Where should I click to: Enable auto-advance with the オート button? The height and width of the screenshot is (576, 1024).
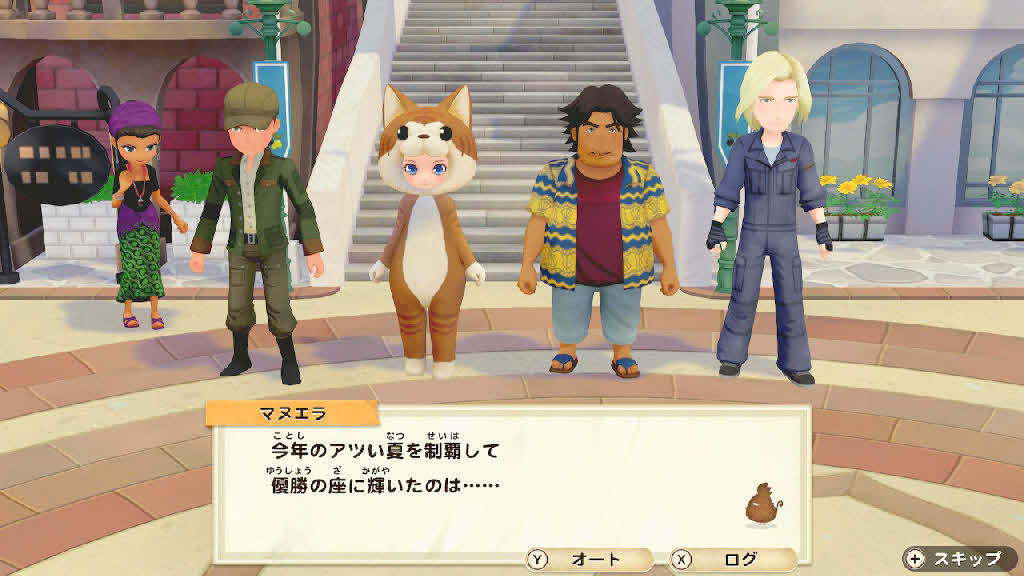point(590,560)
